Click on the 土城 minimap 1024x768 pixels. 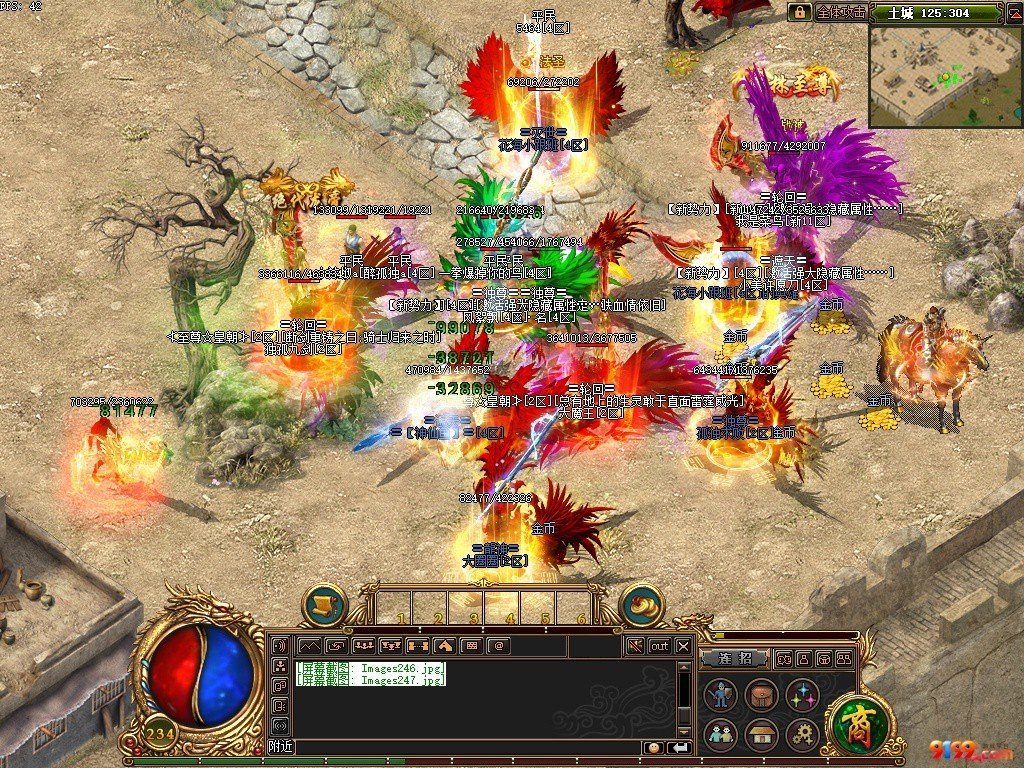point(945,77)
